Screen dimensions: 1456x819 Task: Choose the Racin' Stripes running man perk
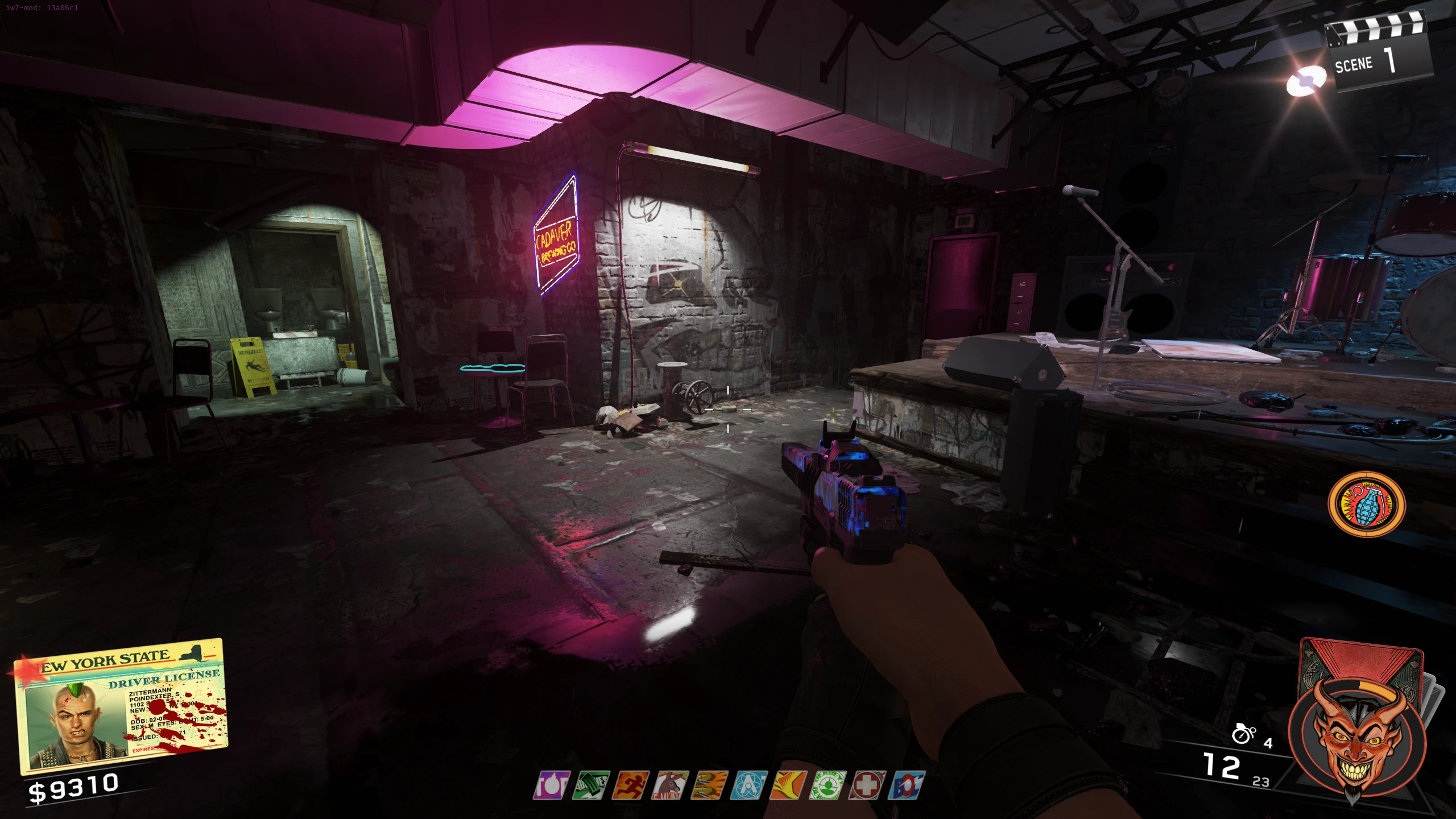tap(631, 785)
